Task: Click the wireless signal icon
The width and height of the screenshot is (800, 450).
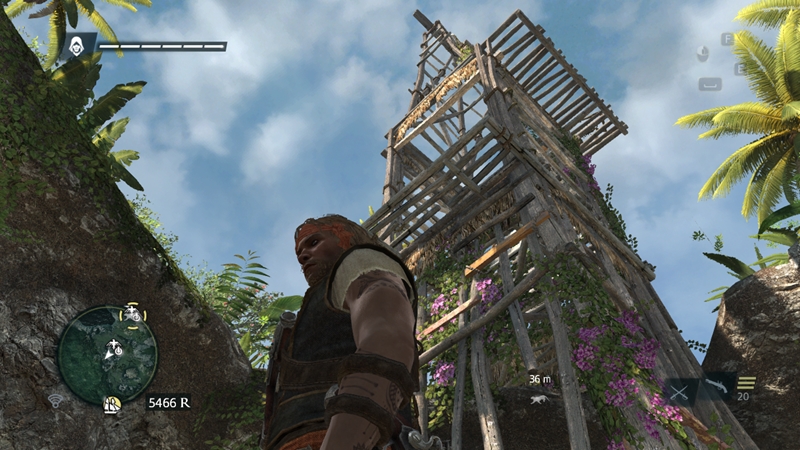Action: point(56,402)
